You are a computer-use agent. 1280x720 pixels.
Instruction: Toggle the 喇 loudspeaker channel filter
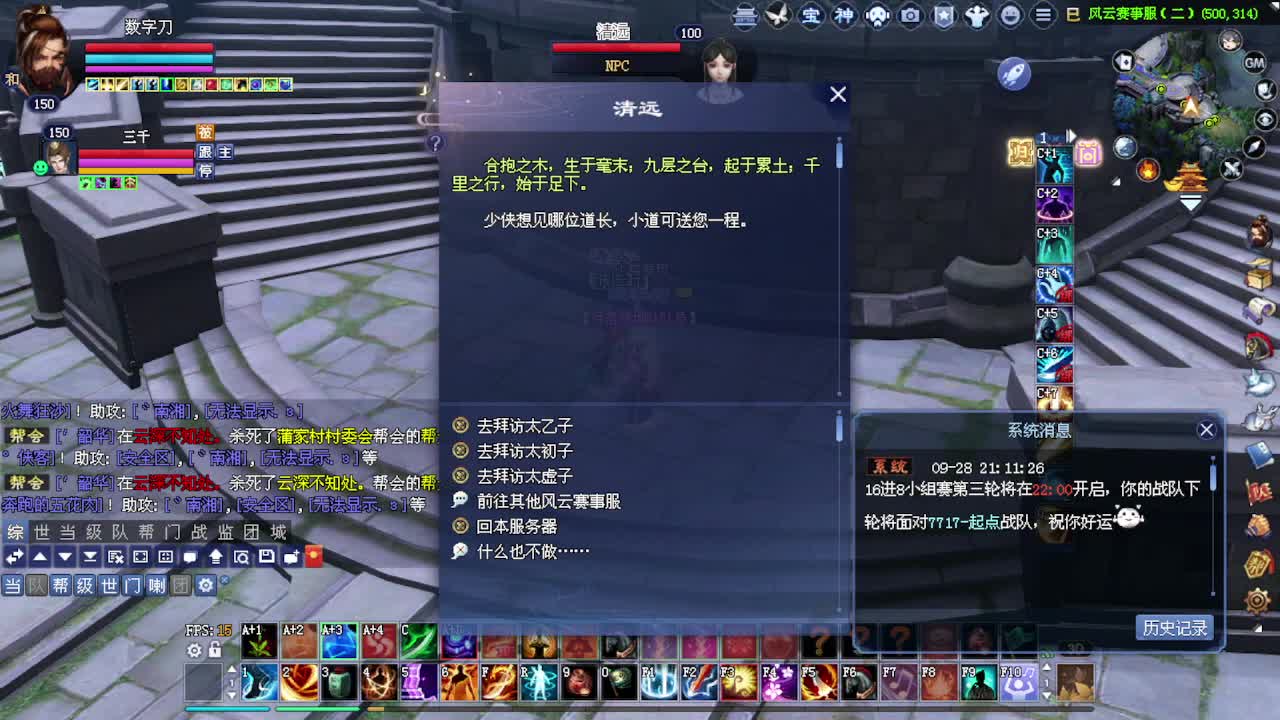click(x=156, y=584)
